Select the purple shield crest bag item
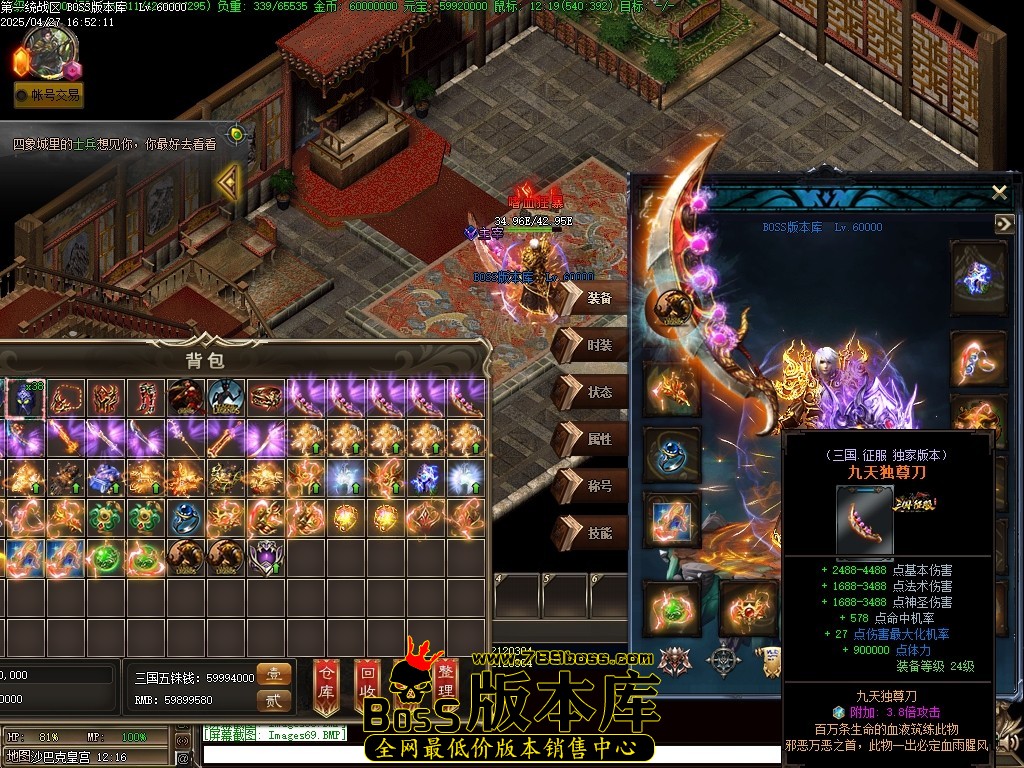The height and width of the screenshot is (768, 1024). click(266, 556)
